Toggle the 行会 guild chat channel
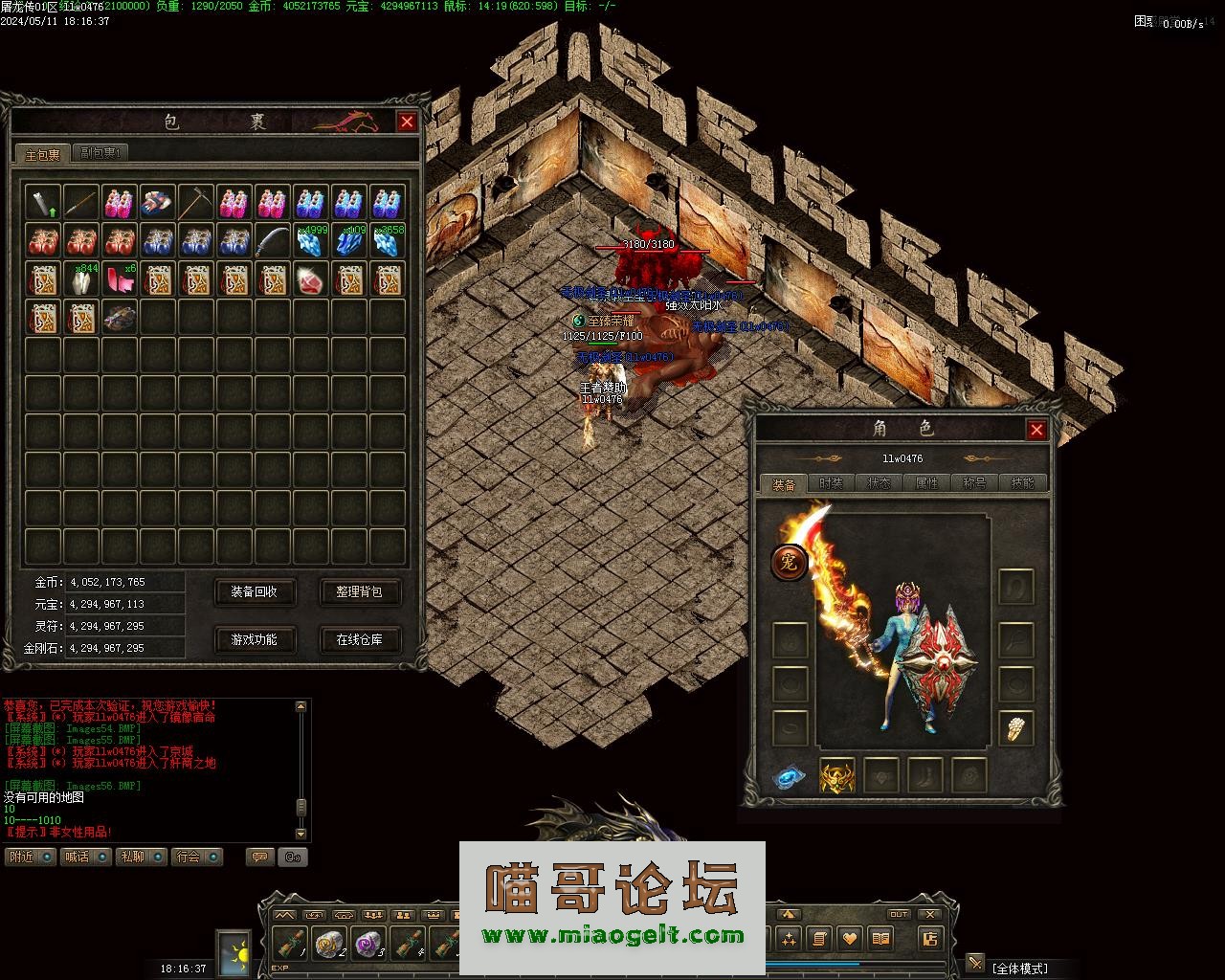The width and height of the screenshot is (1225, 980). [x=197, y=857]
